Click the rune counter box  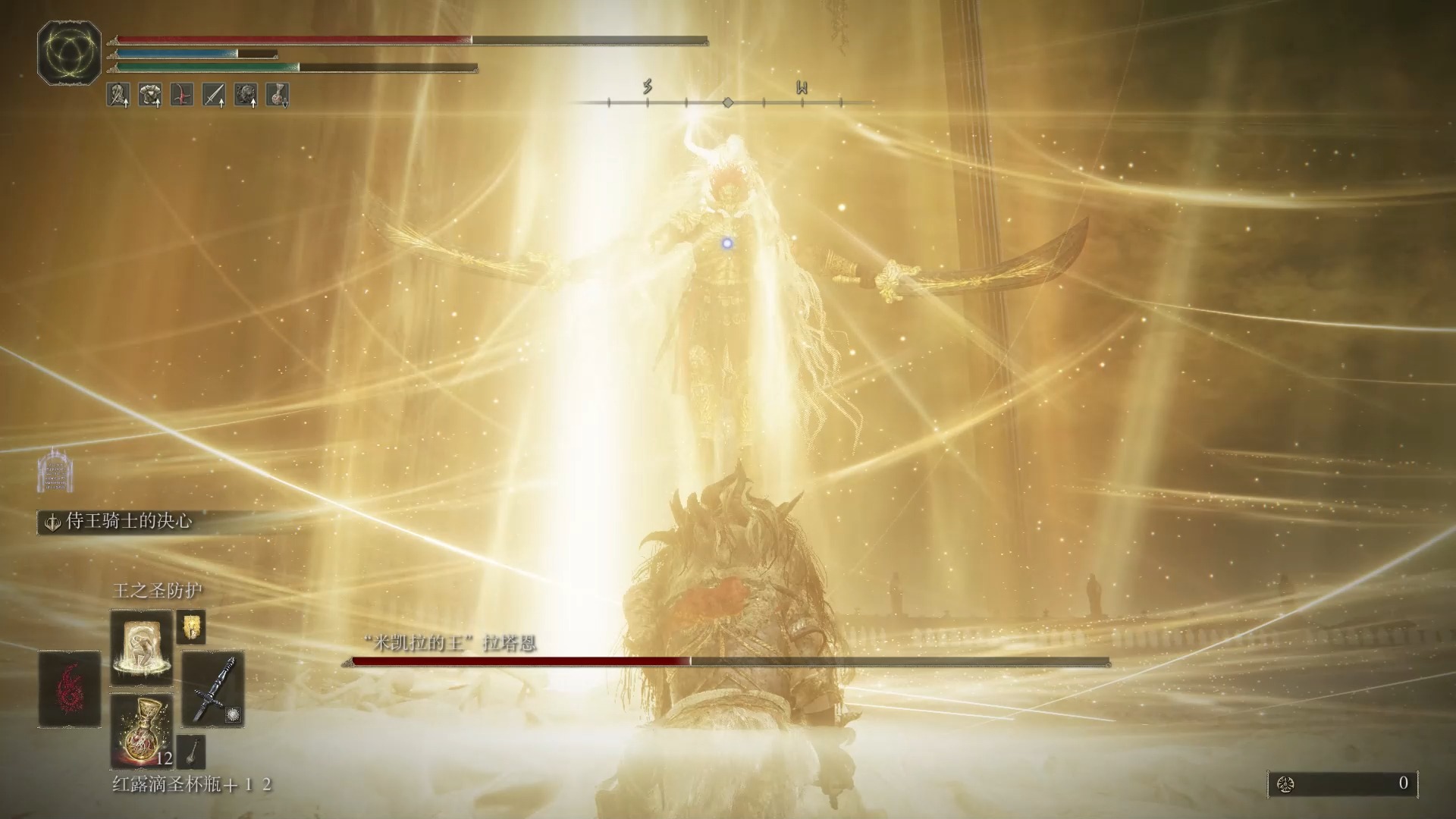[1341, 783]
